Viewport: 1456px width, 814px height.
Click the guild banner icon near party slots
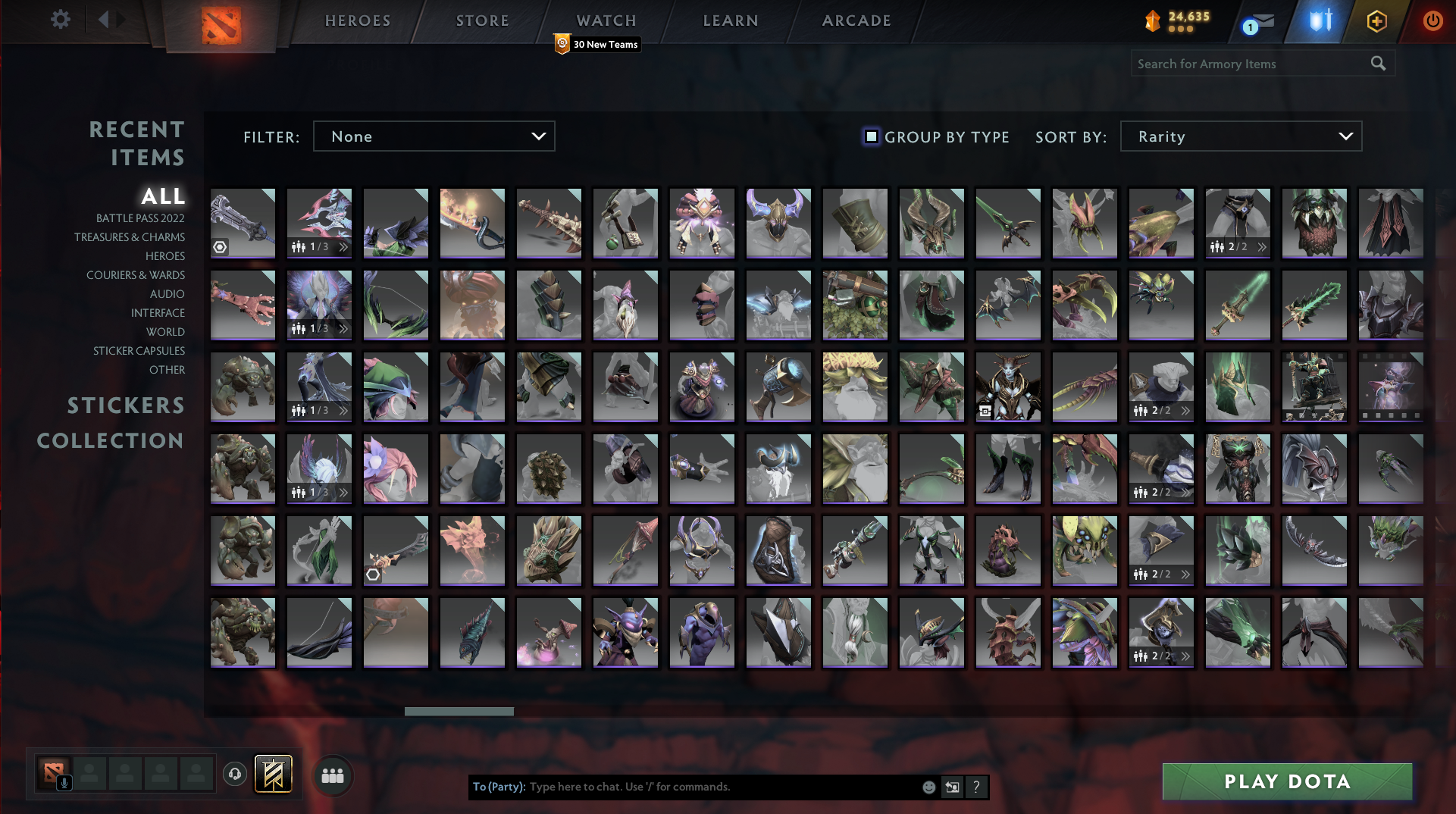[274, 774]
